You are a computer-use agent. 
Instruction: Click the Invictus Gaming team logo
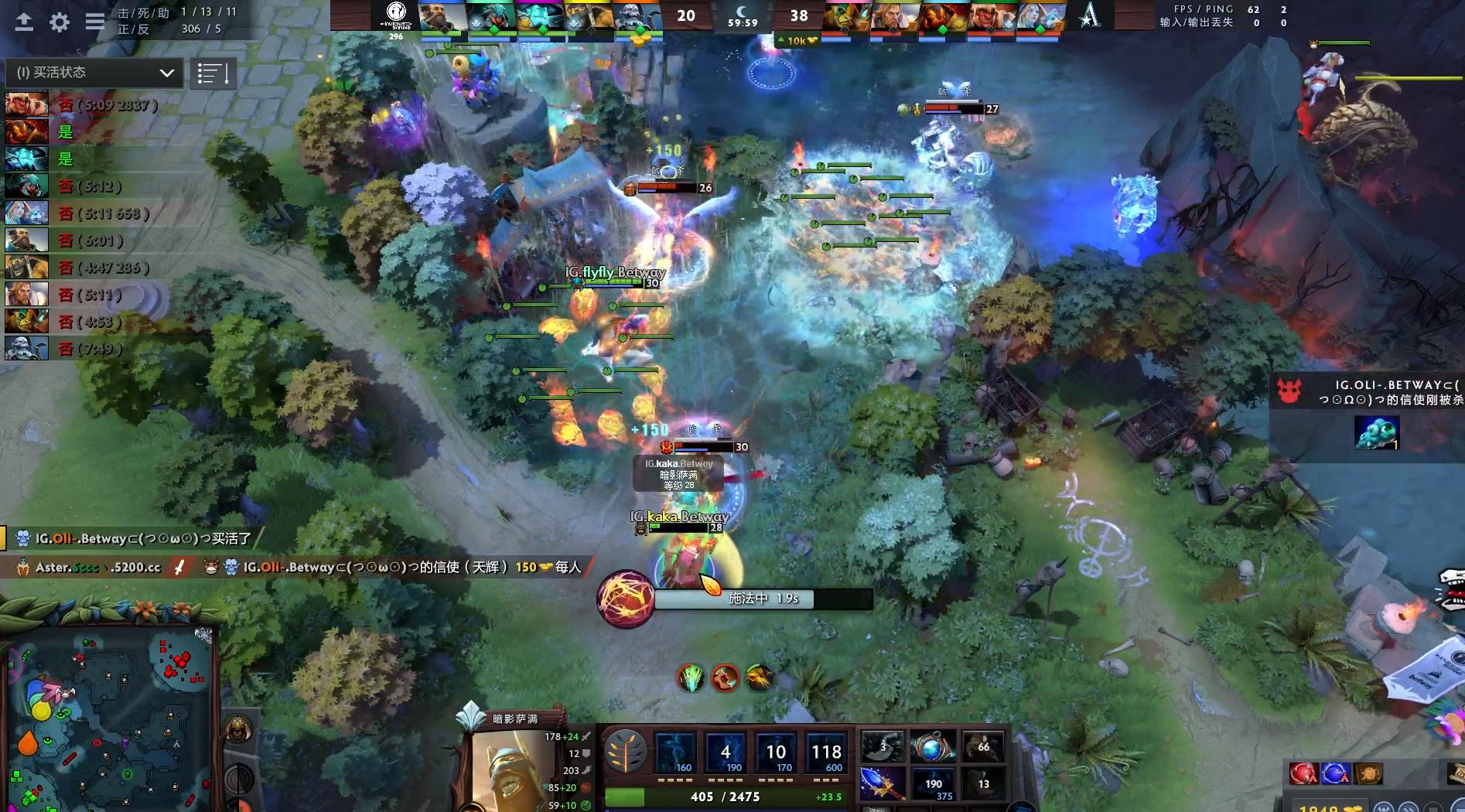[396, 15]
